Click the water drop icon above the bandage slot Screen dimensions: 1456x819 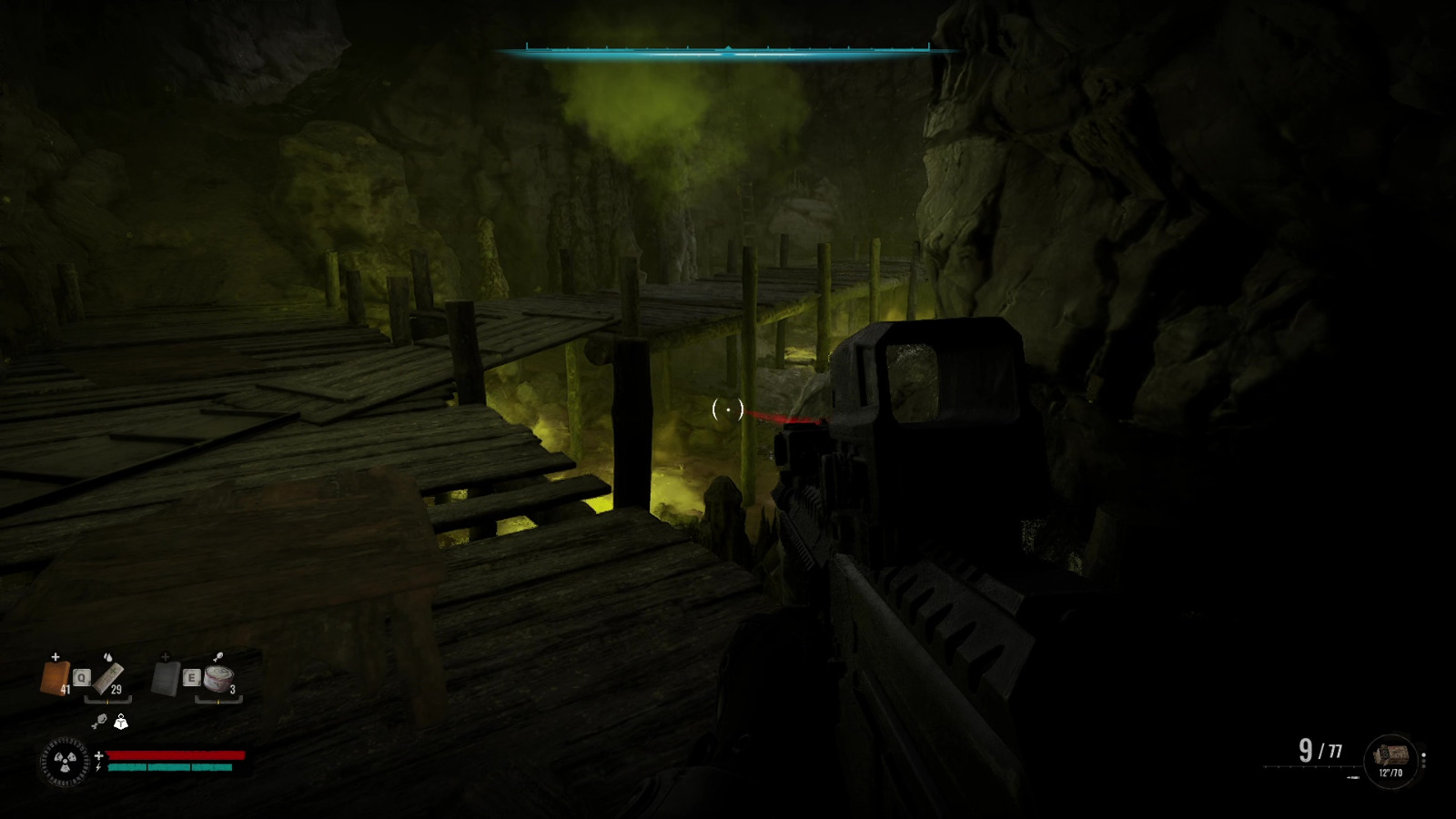pyautogui.click(x=108, y=657)
